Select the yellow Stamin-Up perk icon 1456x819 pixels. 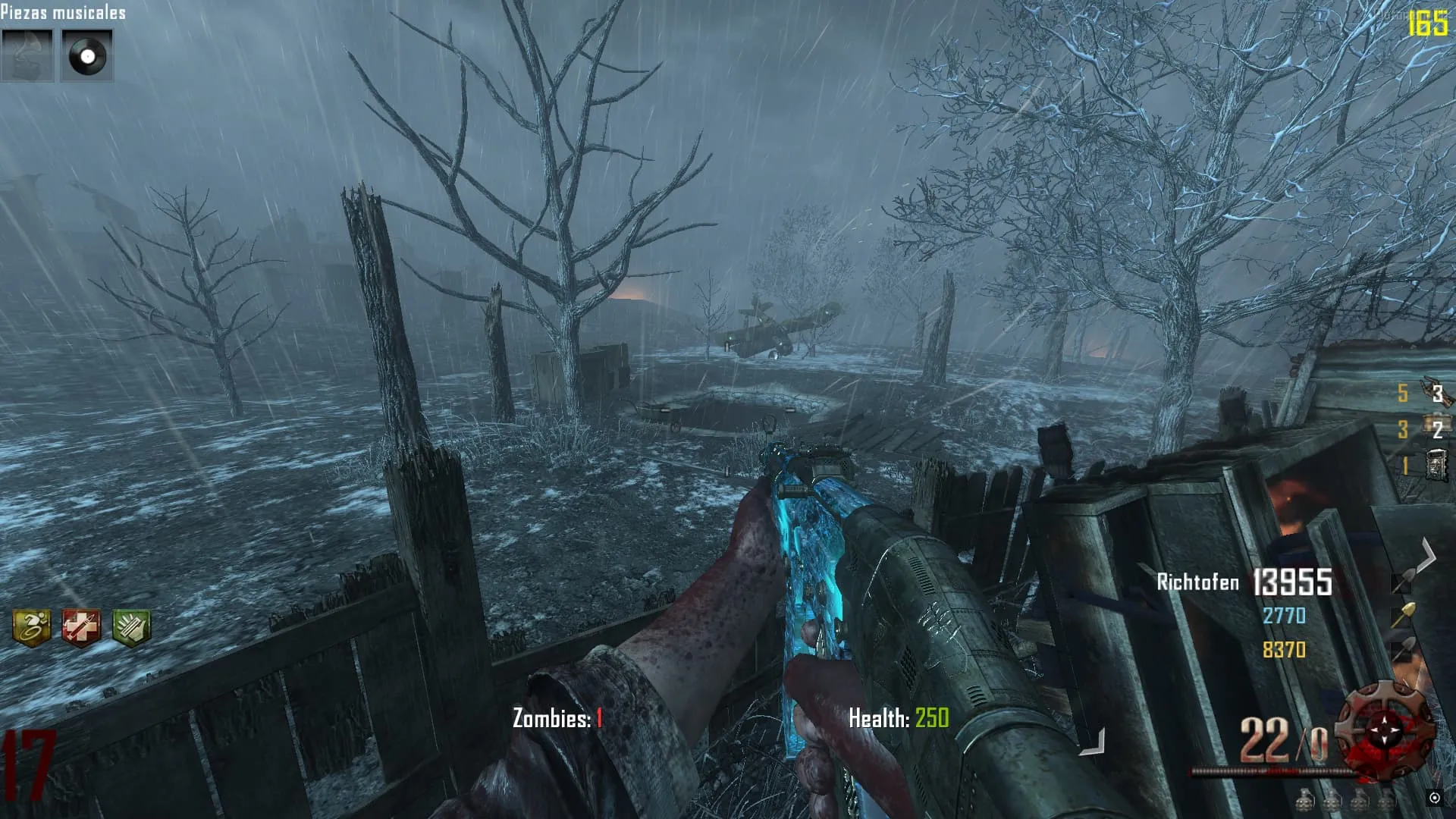(x=32, y=628)
